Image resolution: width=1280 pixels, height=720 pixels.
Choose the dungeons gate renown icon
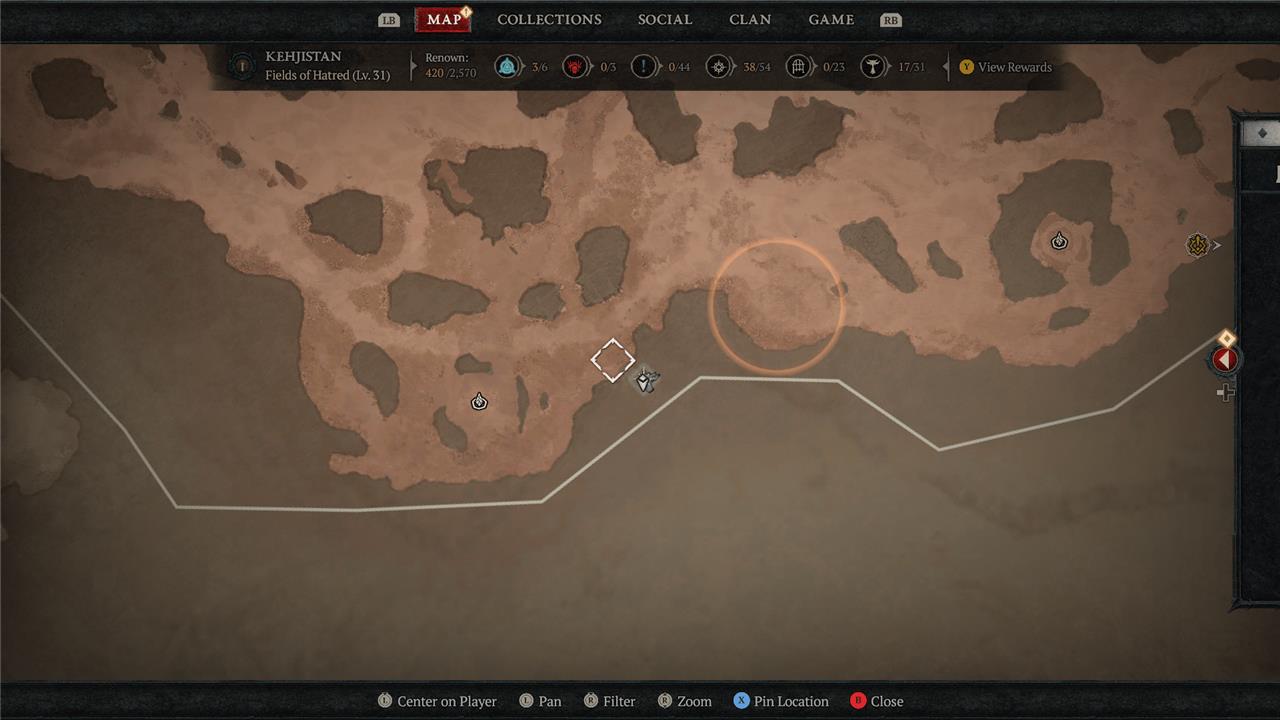(798, 67)
